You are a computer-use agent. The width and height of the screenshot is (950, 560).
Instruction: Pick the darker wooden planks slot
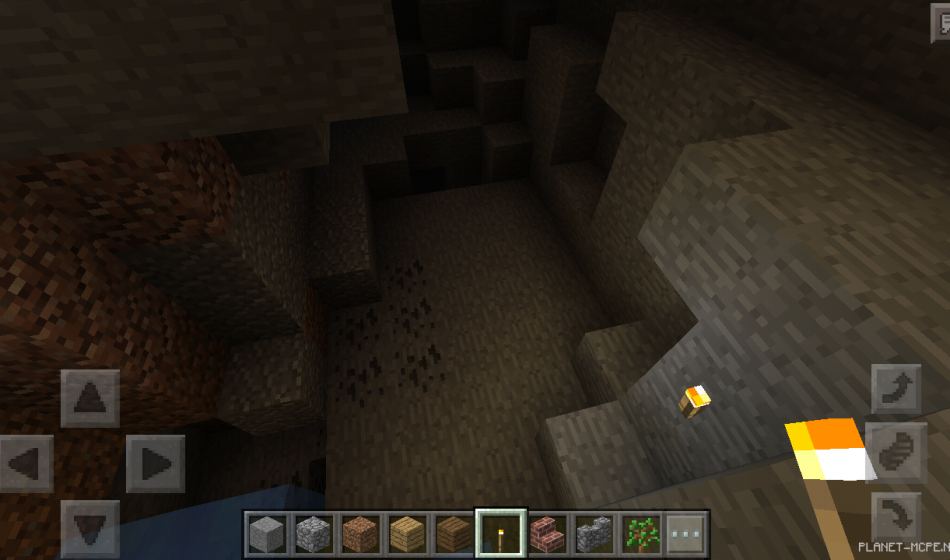[453, 533]
